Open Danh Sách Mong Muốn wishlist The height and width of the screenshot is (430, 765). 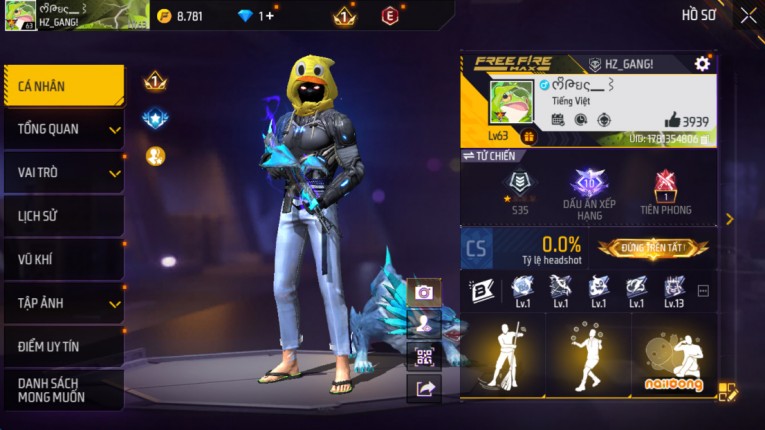pos(63,390)
